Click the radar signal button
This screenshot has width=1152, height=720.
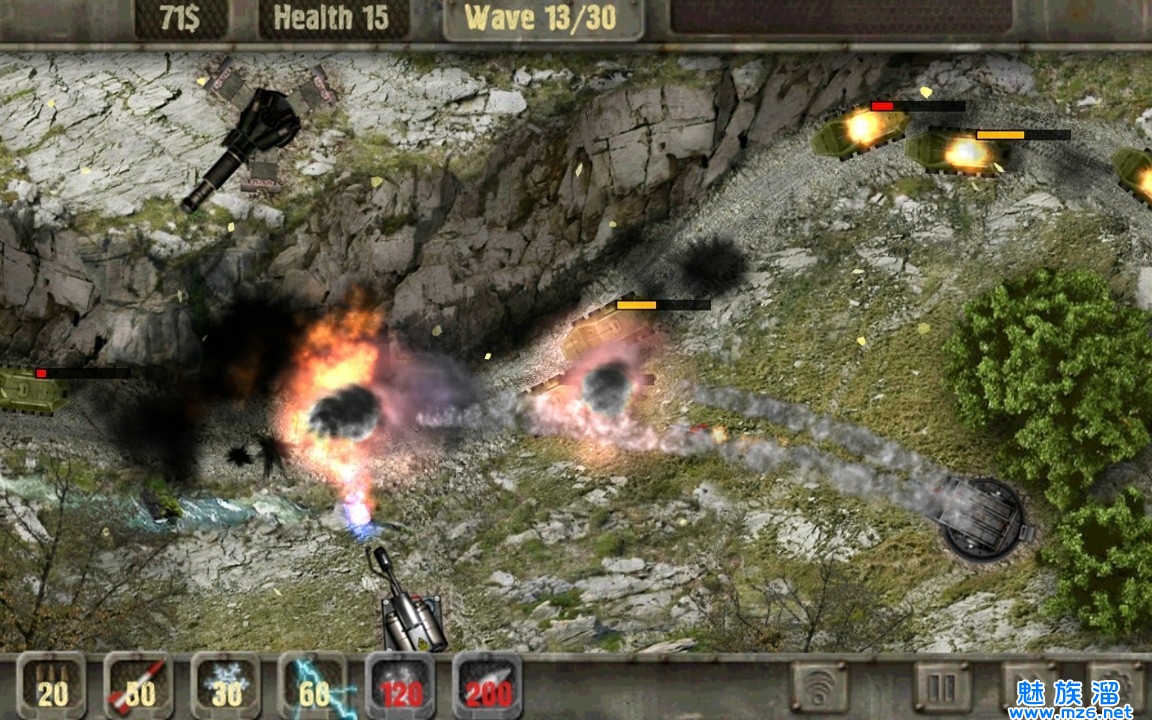pos(820,686)
